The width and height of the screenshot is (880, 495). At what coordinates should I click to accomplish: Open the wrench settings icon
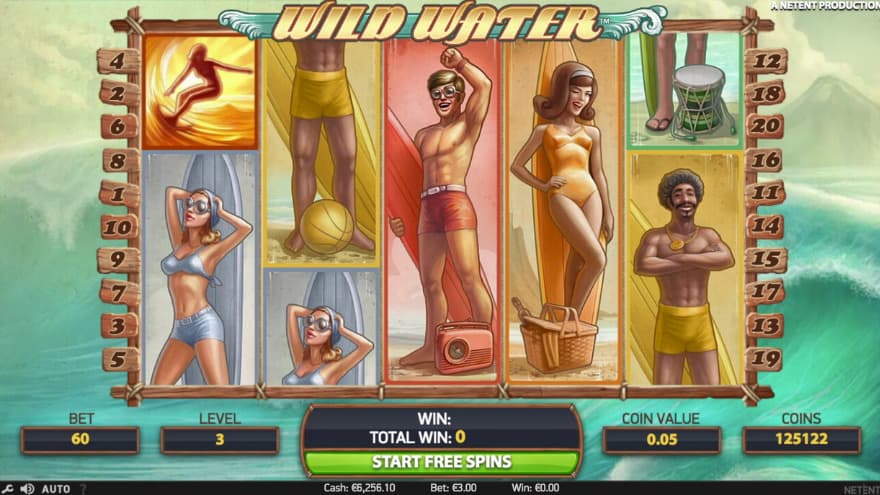pos(9,489)
